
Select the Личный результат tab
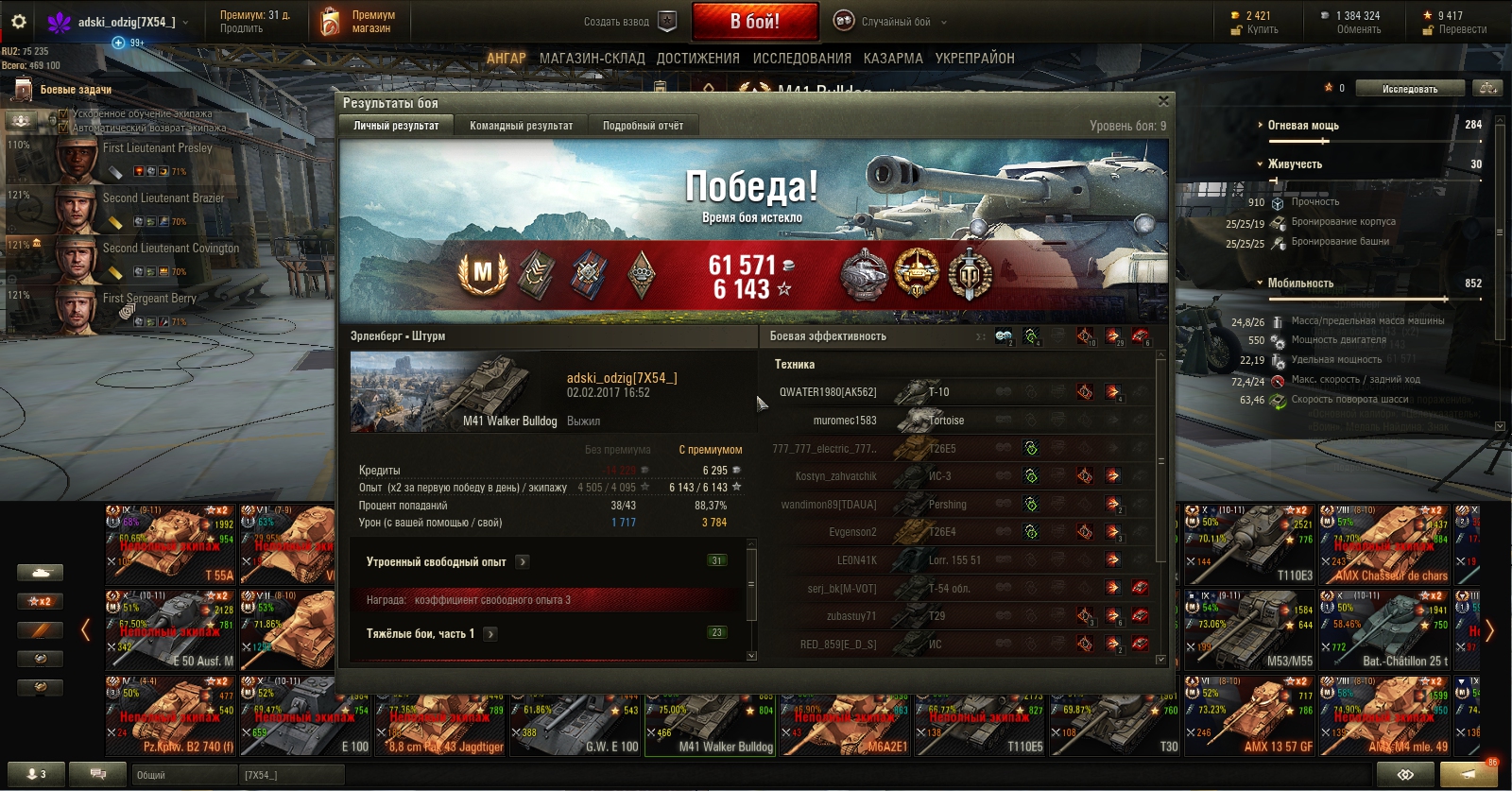click(x=396, y=126)
